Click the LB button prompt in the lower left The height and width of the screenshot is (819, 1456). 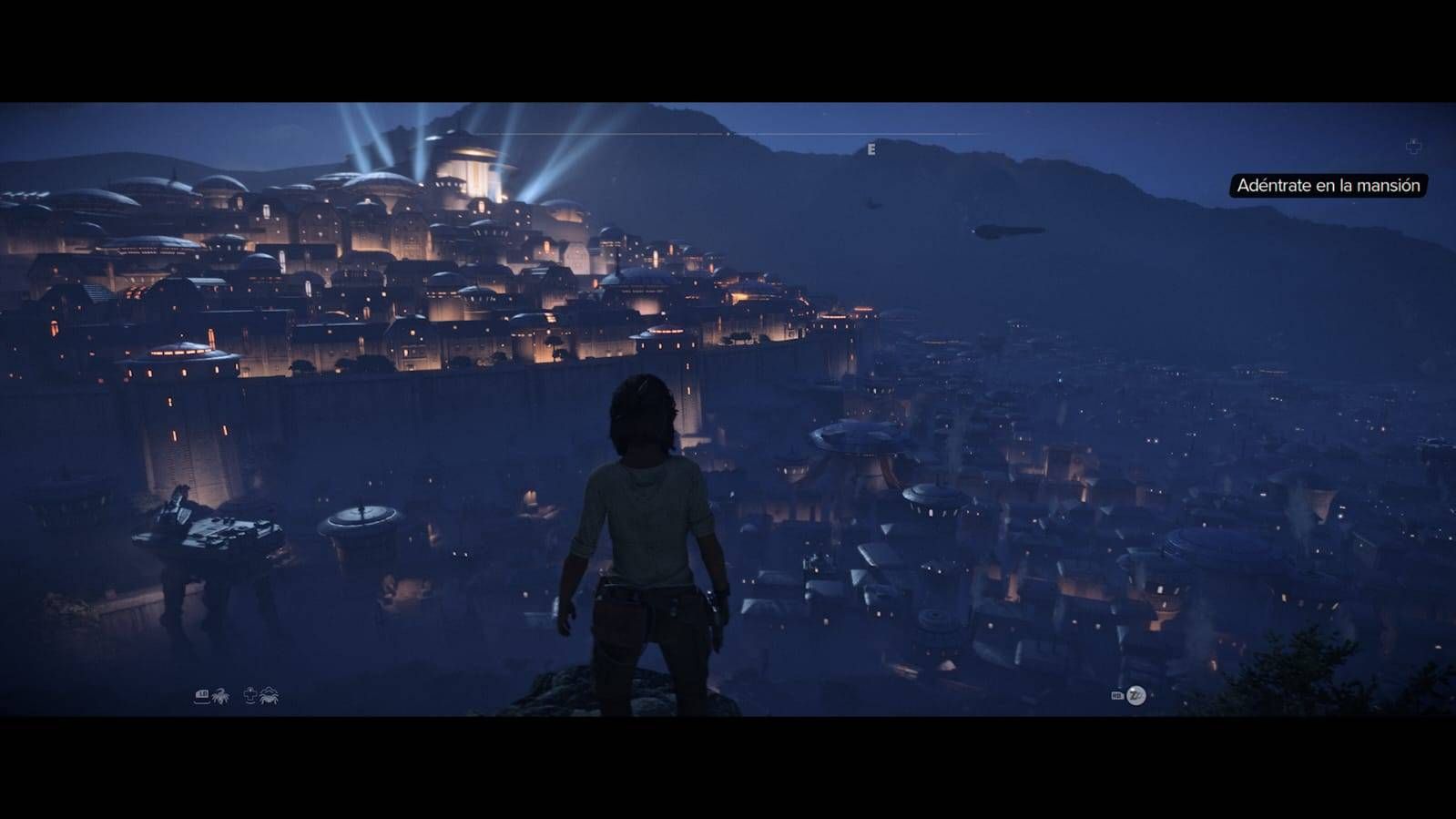[x=201, y=696]
